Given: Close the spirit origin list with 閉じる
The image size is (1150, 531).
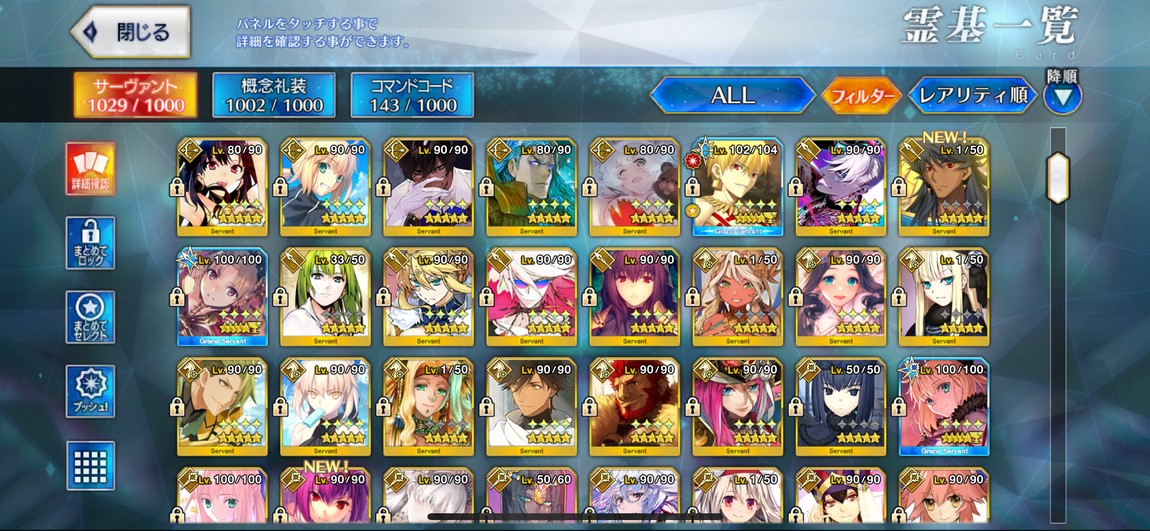Looking at the screenshot, I should tap(131, 32).
